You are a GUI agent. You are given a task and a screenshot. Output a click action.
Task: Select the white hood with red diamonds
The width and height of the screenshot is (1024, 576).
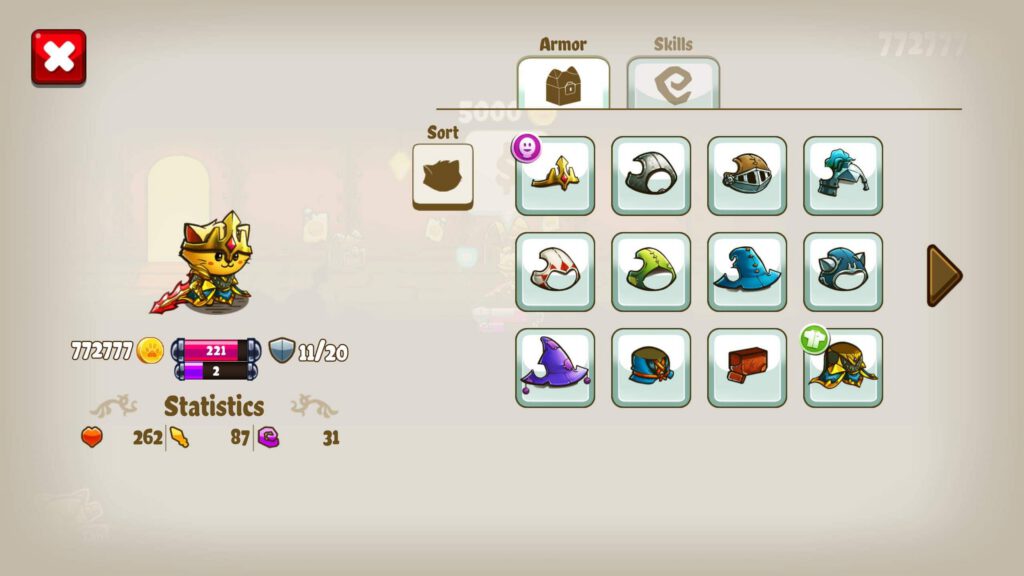coord(555,272)
